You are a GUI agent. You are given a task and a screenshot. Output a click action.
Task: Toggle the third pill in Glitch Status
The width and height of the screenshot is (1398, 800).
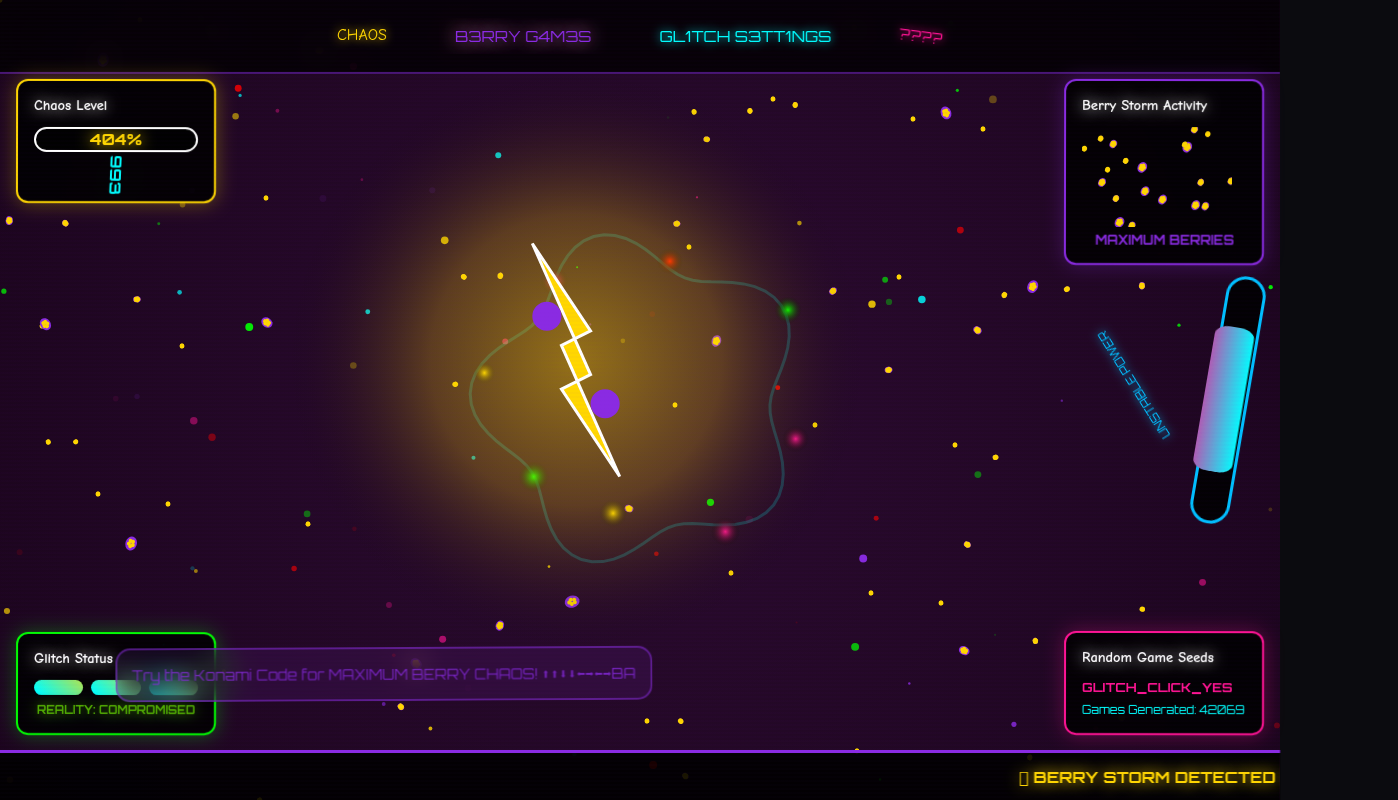175,688
